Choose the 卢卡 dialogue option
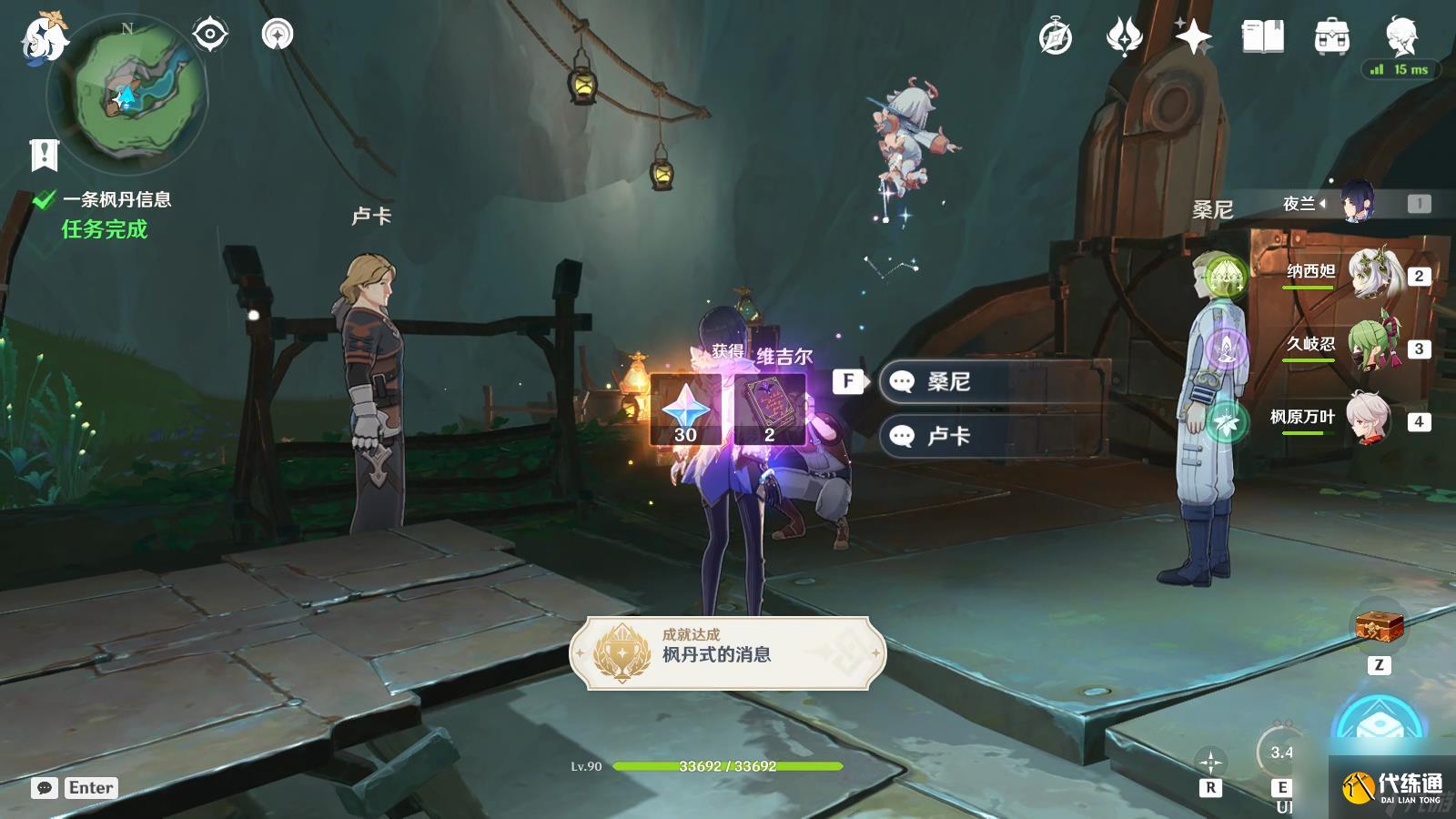 (992, 436)
